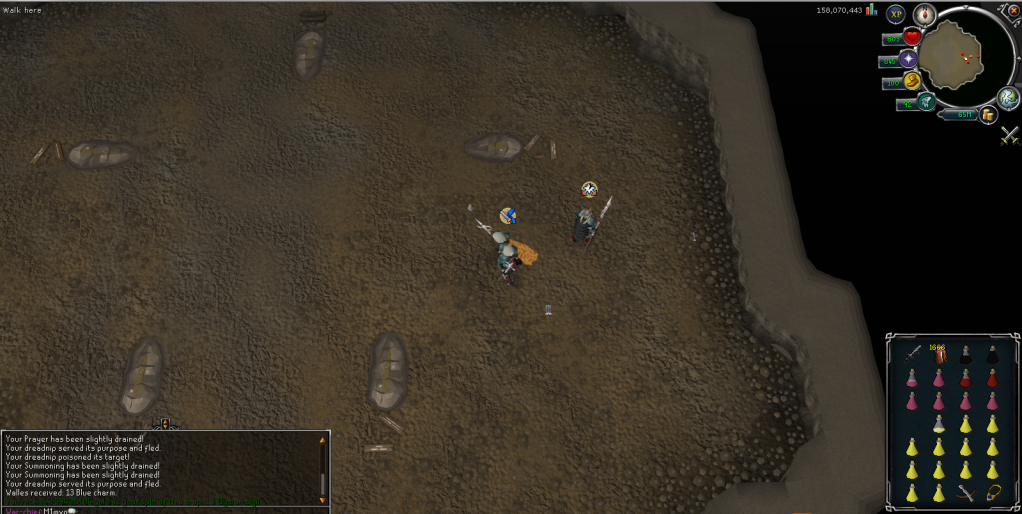Toggle quick prayers via the prayer orb
1022x514 pixels.
tap(908, 60)
